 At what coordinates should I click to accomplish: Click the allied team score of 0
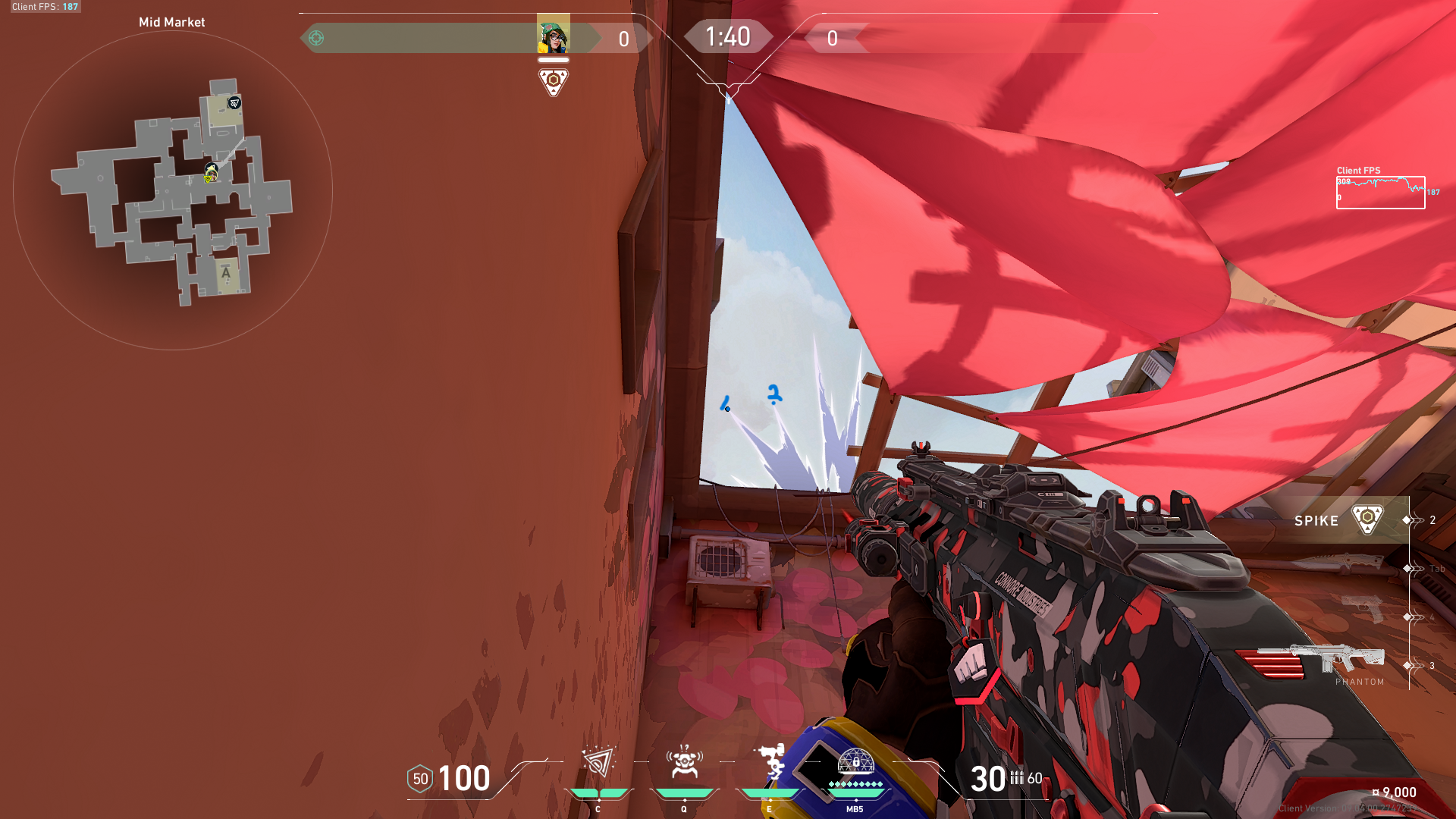(x=622, y=37)
